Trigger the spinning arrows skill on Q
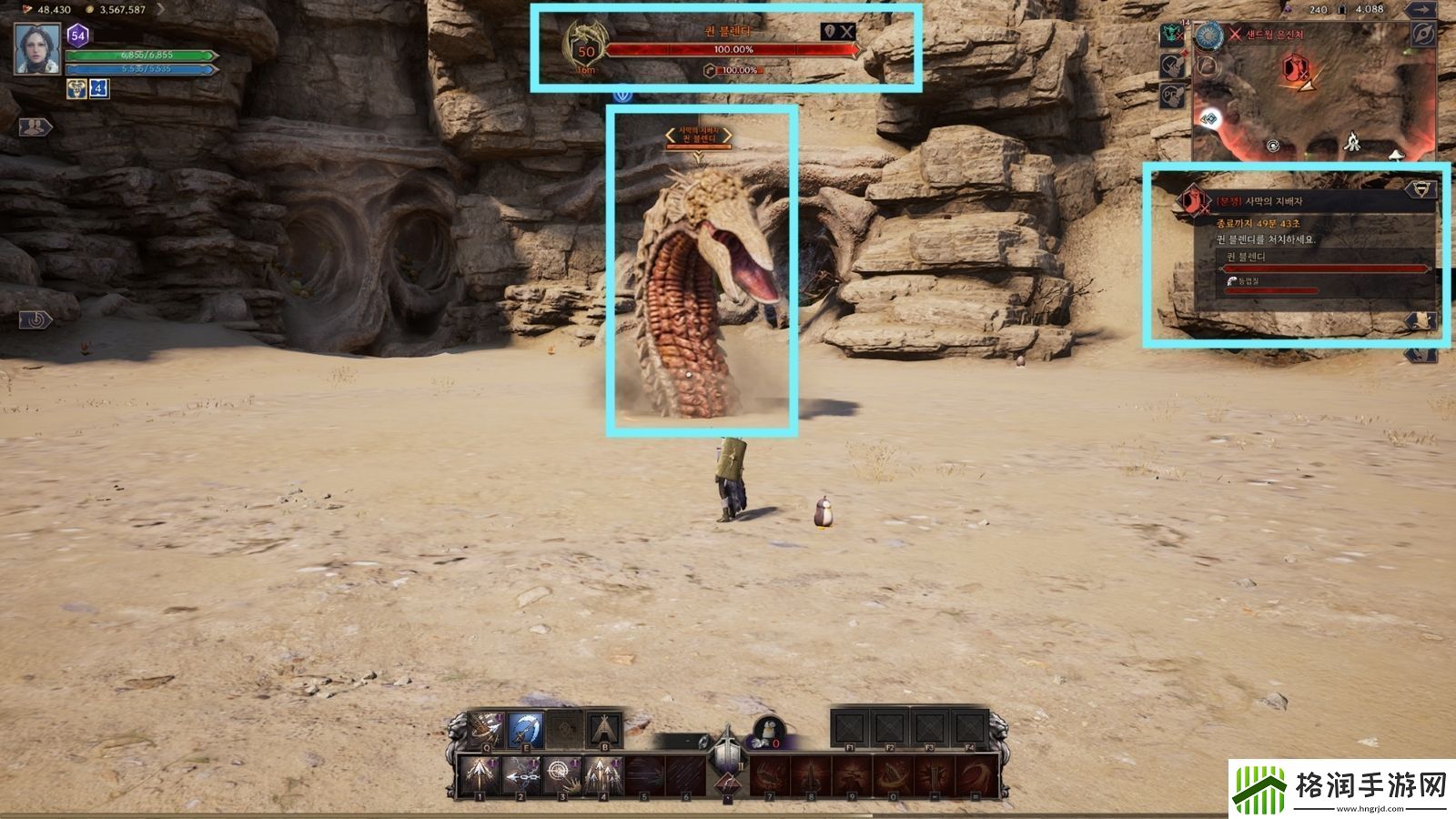 coord(486,730)
